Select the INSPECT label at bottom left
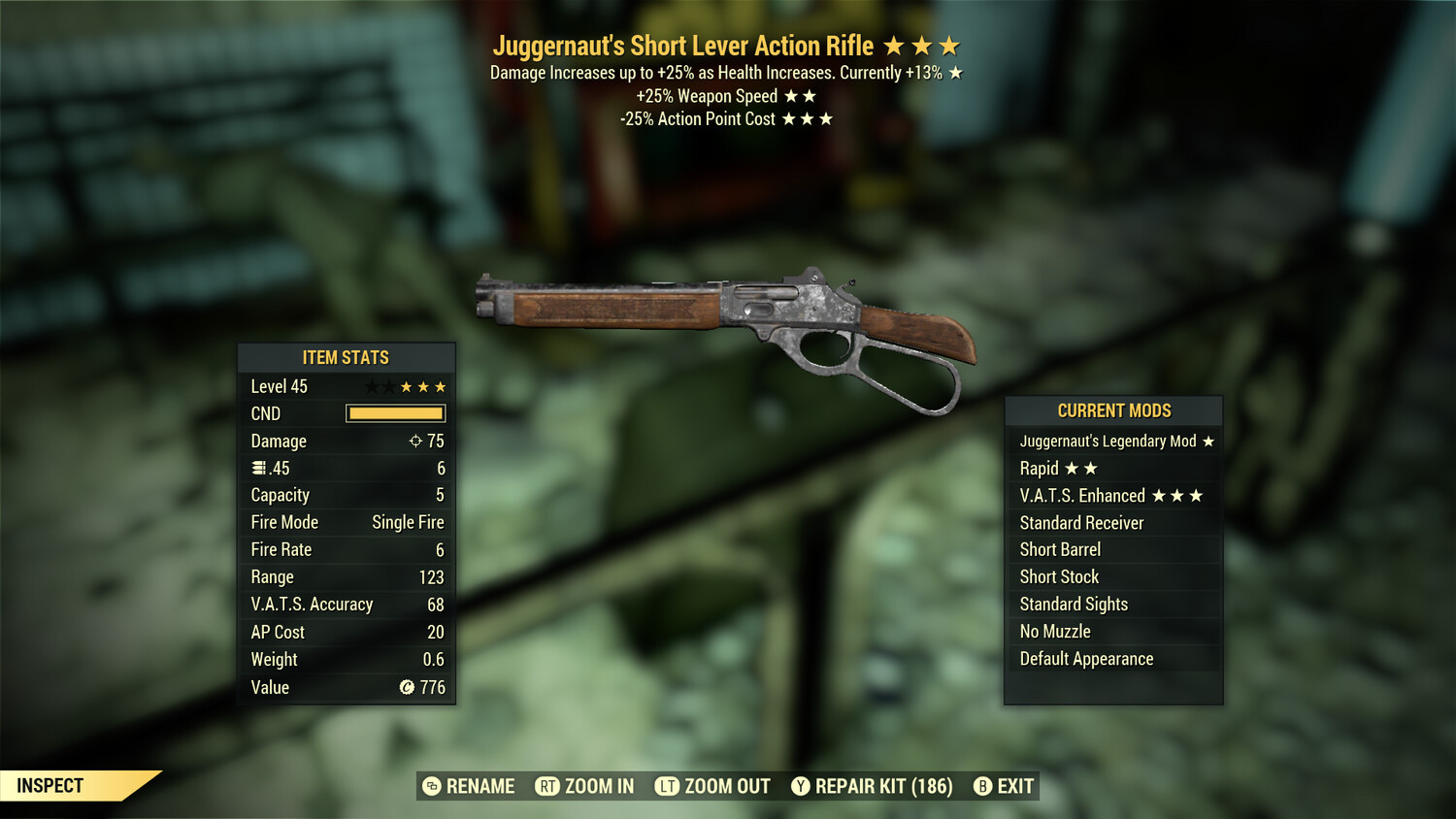 click(49, 785)
